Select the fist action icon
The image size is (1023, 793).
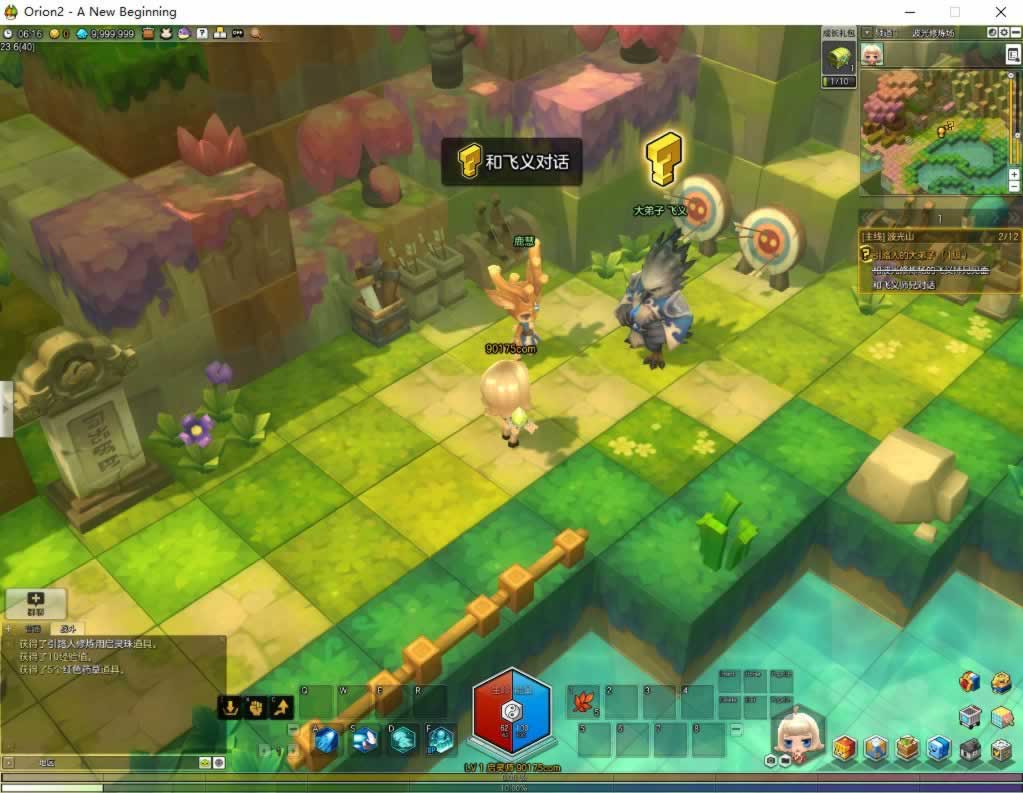(x=256, y=708)
